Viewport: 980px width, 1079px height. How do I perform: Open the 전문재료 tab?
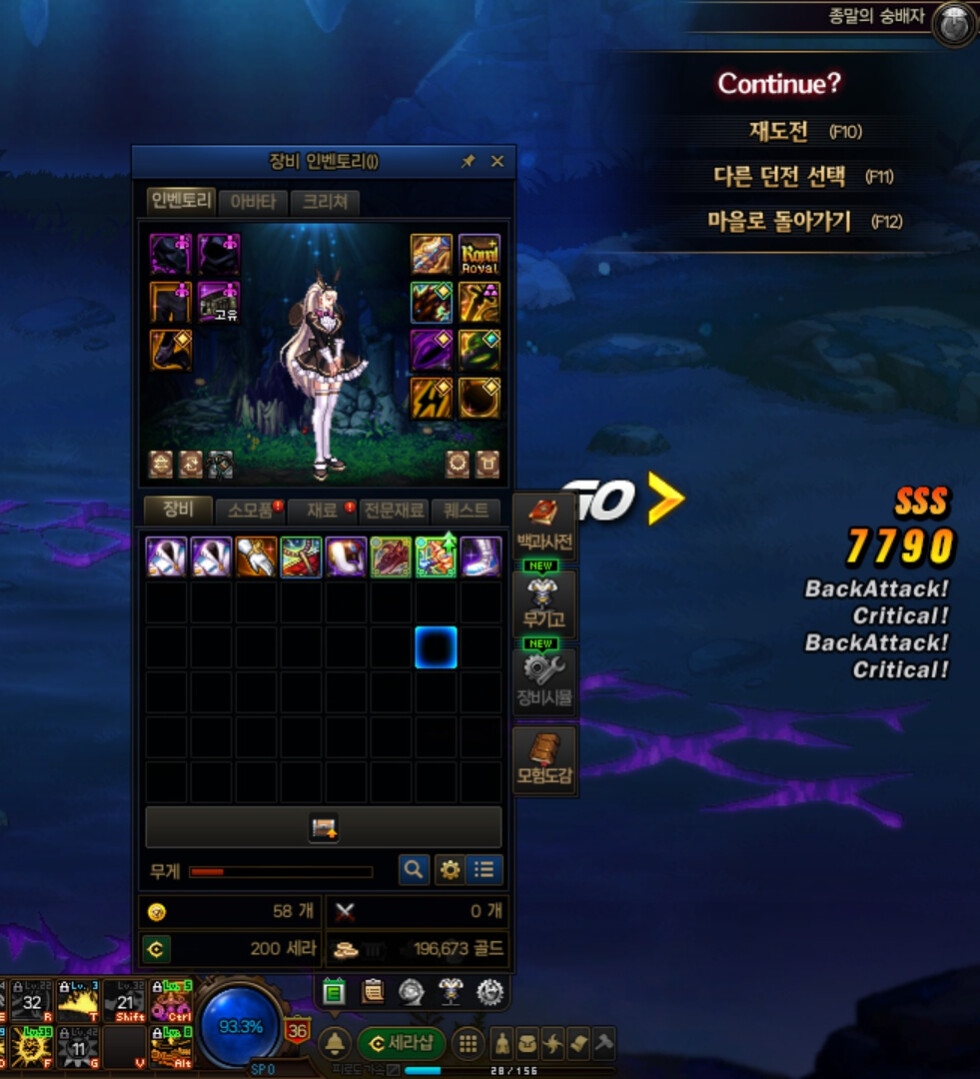point(394,510)
